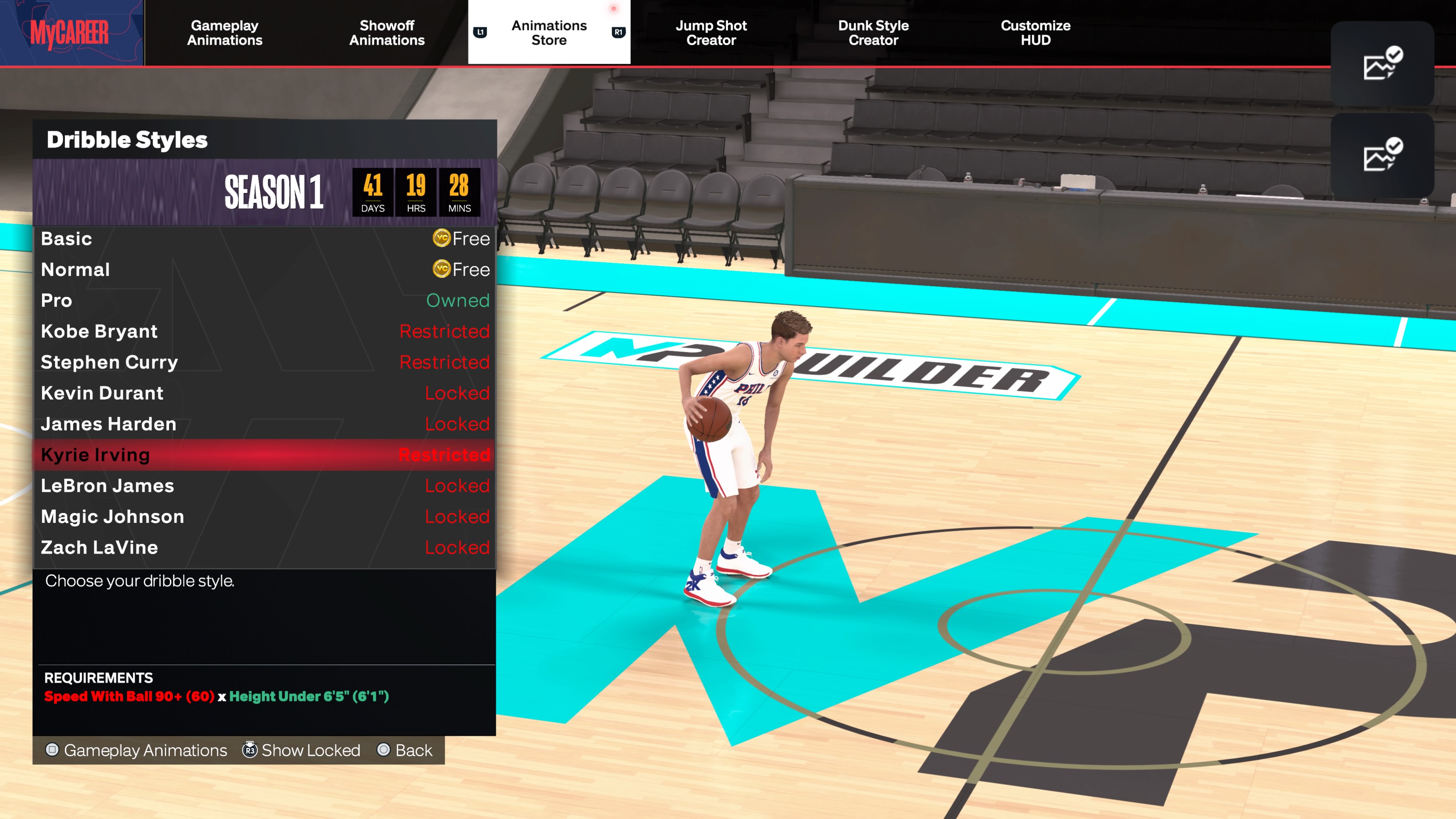Screen dimensions: 1456x819
Task: Go to Dunk Style Creator tab
Action: click(x=873, y=33)
